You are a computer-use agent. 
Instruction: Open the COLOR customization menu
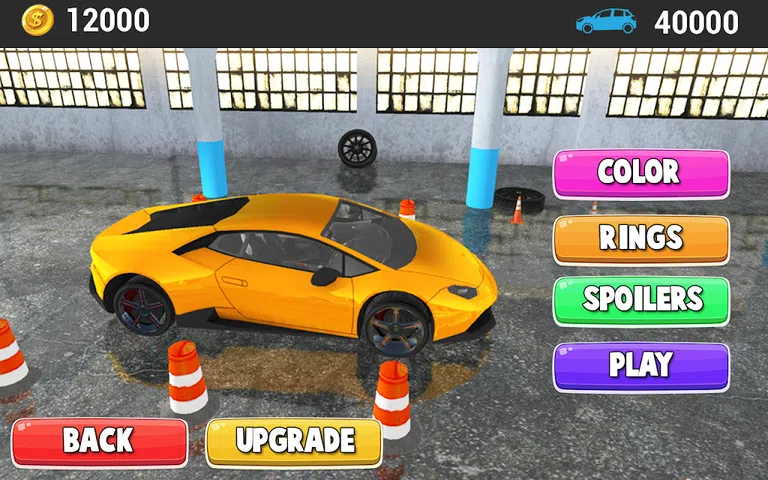640,173
